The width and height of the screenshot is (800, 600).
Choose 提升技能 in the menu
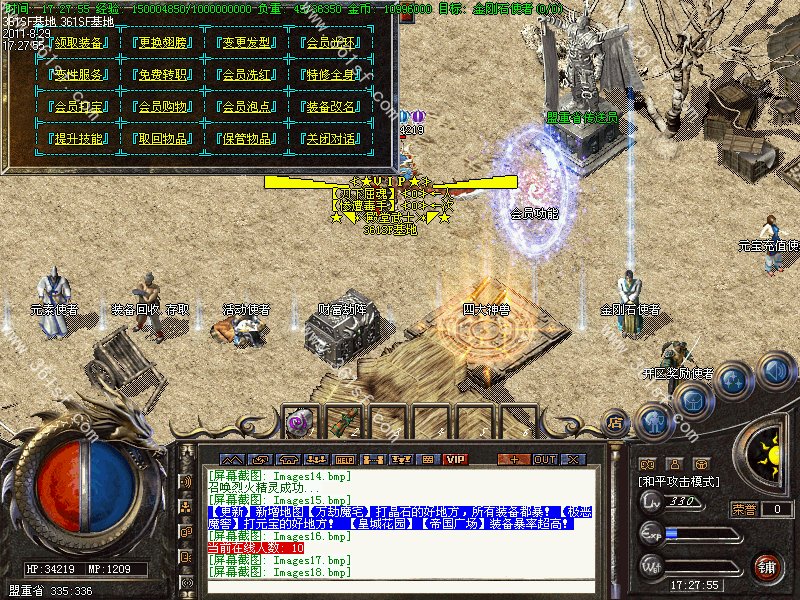pyautogui.click(x=75, y=139)
